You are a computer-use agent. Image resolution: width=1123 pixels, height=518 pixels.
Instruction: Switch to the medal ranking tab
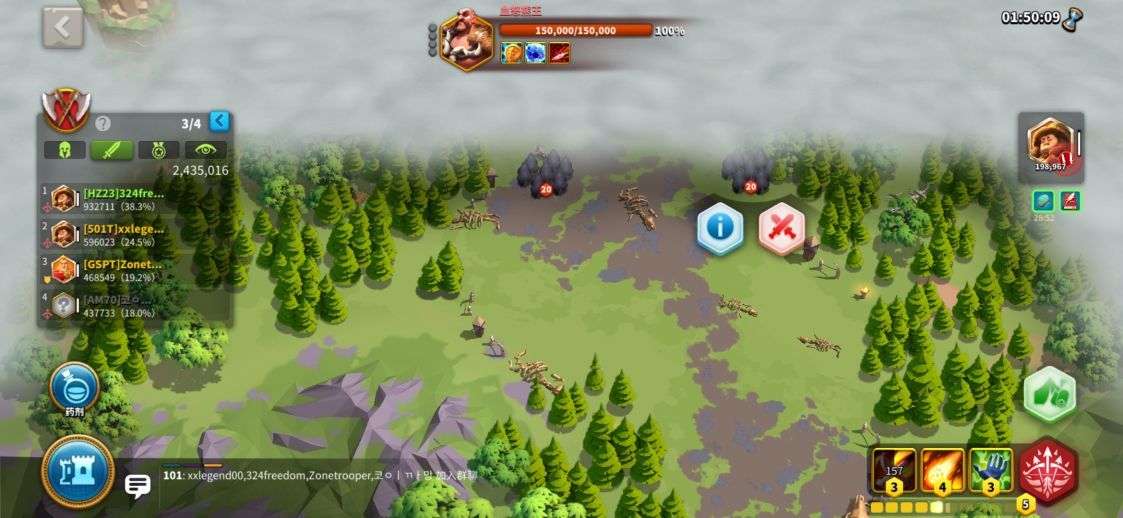[x=158, y=150]
